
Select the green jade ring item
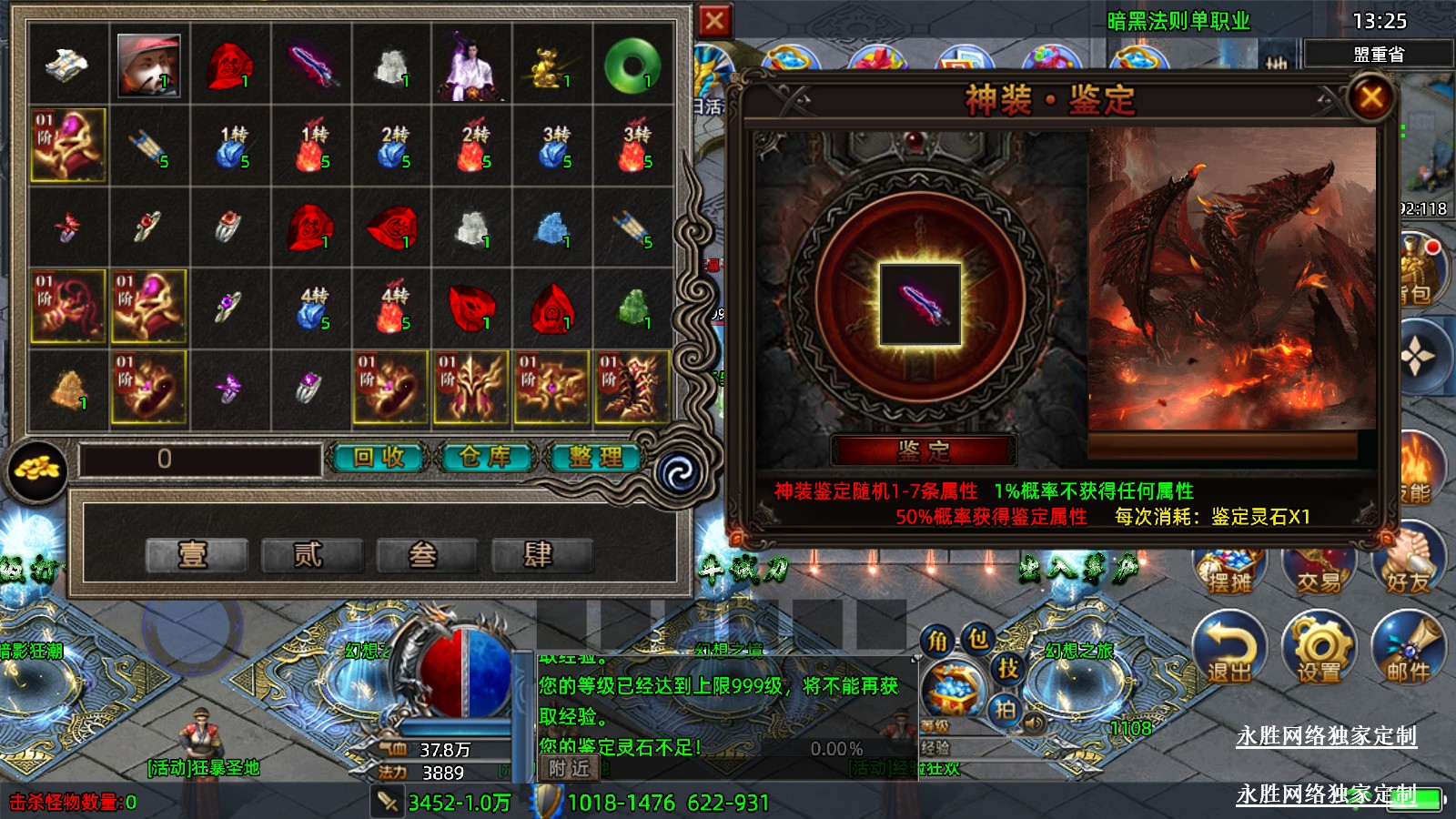[x=632, y=65]
